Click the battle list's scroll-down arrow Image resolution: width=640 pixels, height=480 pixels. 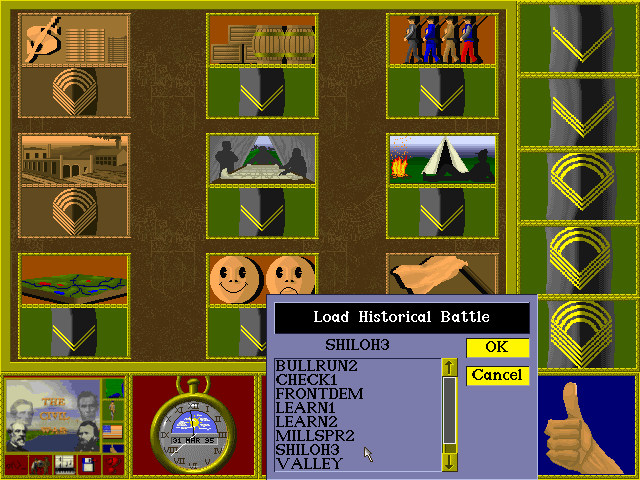(450, 461)
